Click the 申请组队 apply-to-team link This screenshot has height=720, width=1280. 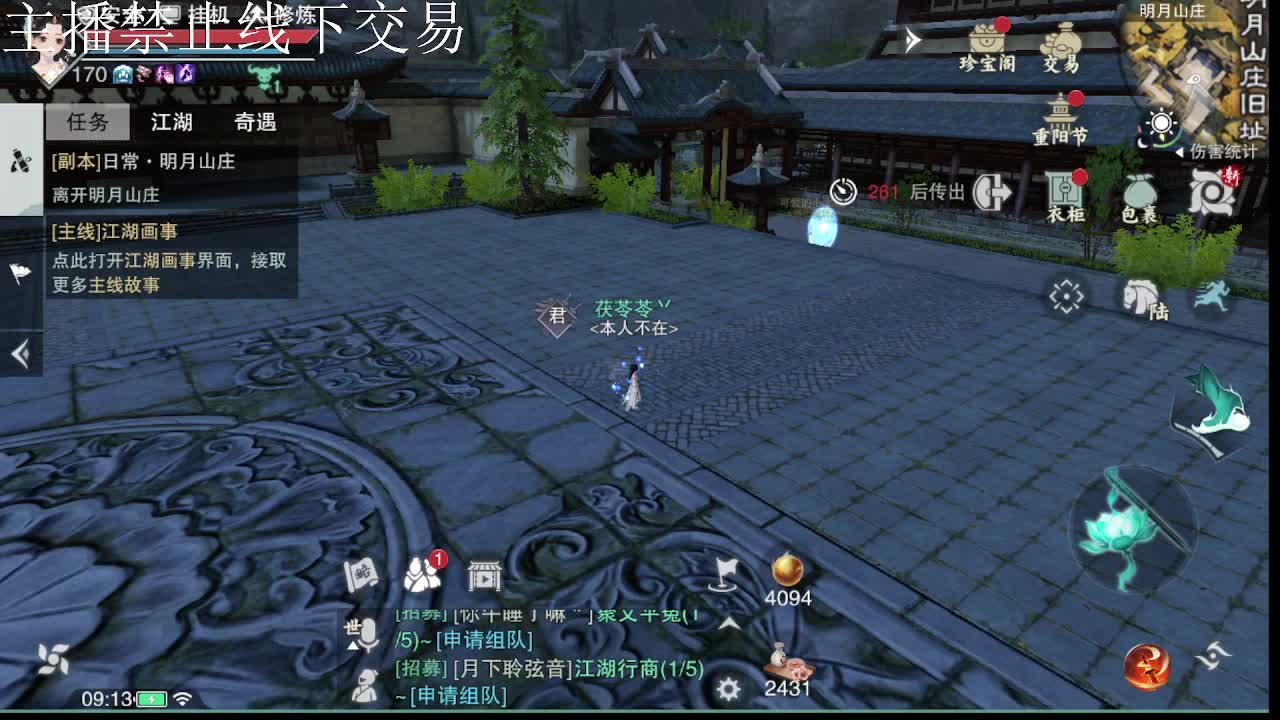point(484,639)
